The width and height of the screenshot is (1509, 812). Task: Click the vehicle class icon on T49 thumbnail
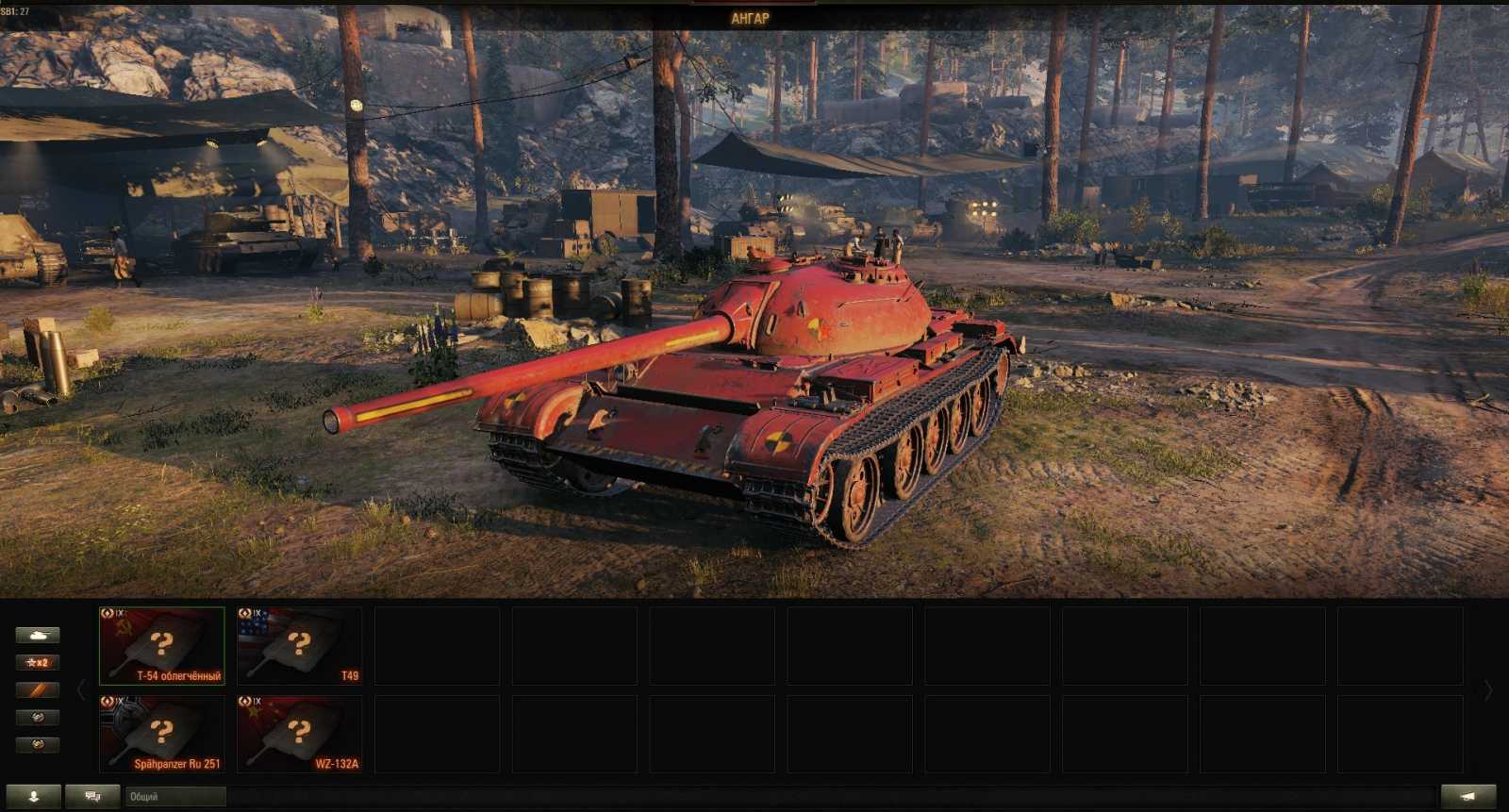tap(245, 613)
